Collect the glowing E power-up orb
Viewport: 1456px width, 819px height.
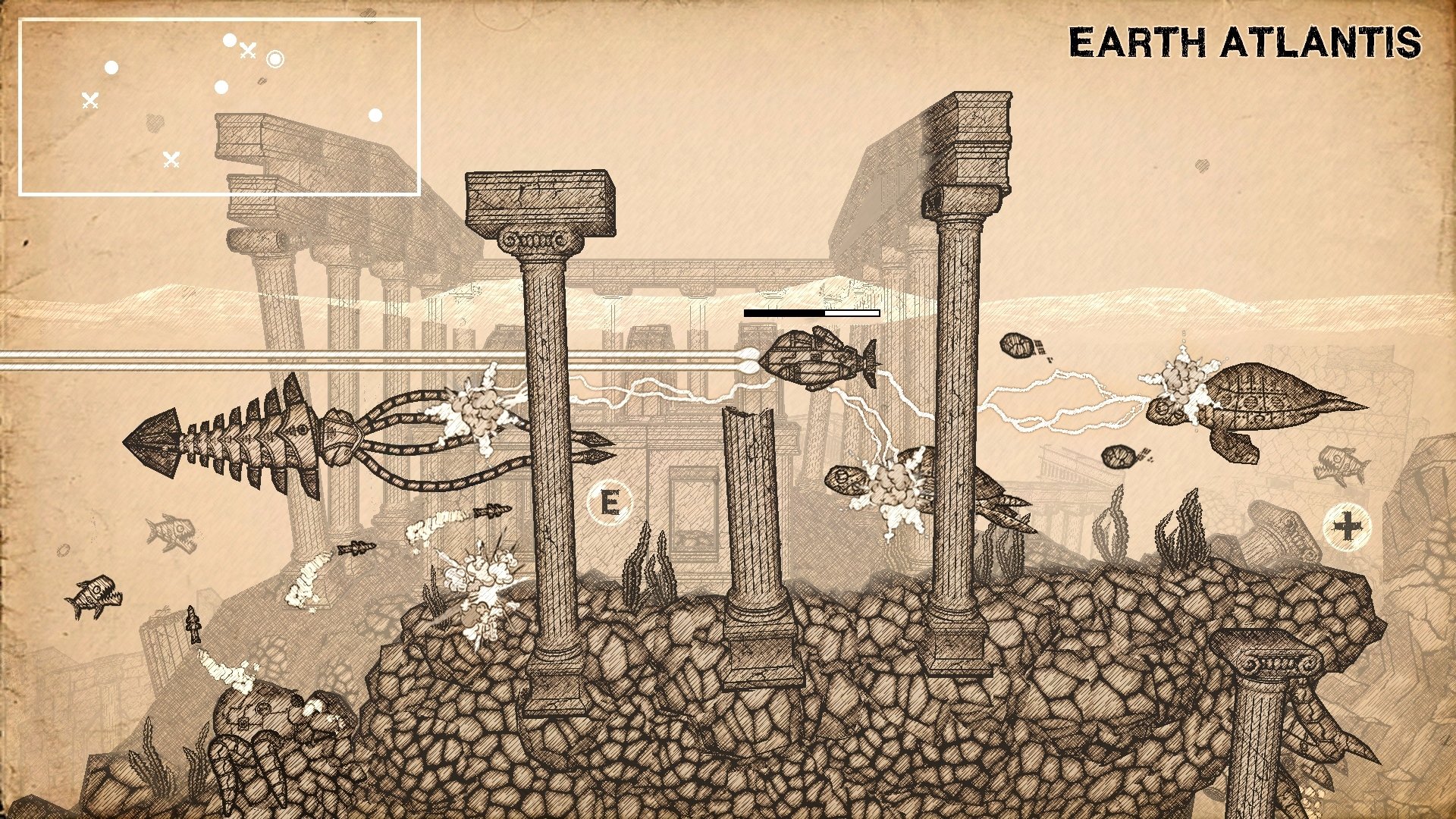click(x=611, y=504)
